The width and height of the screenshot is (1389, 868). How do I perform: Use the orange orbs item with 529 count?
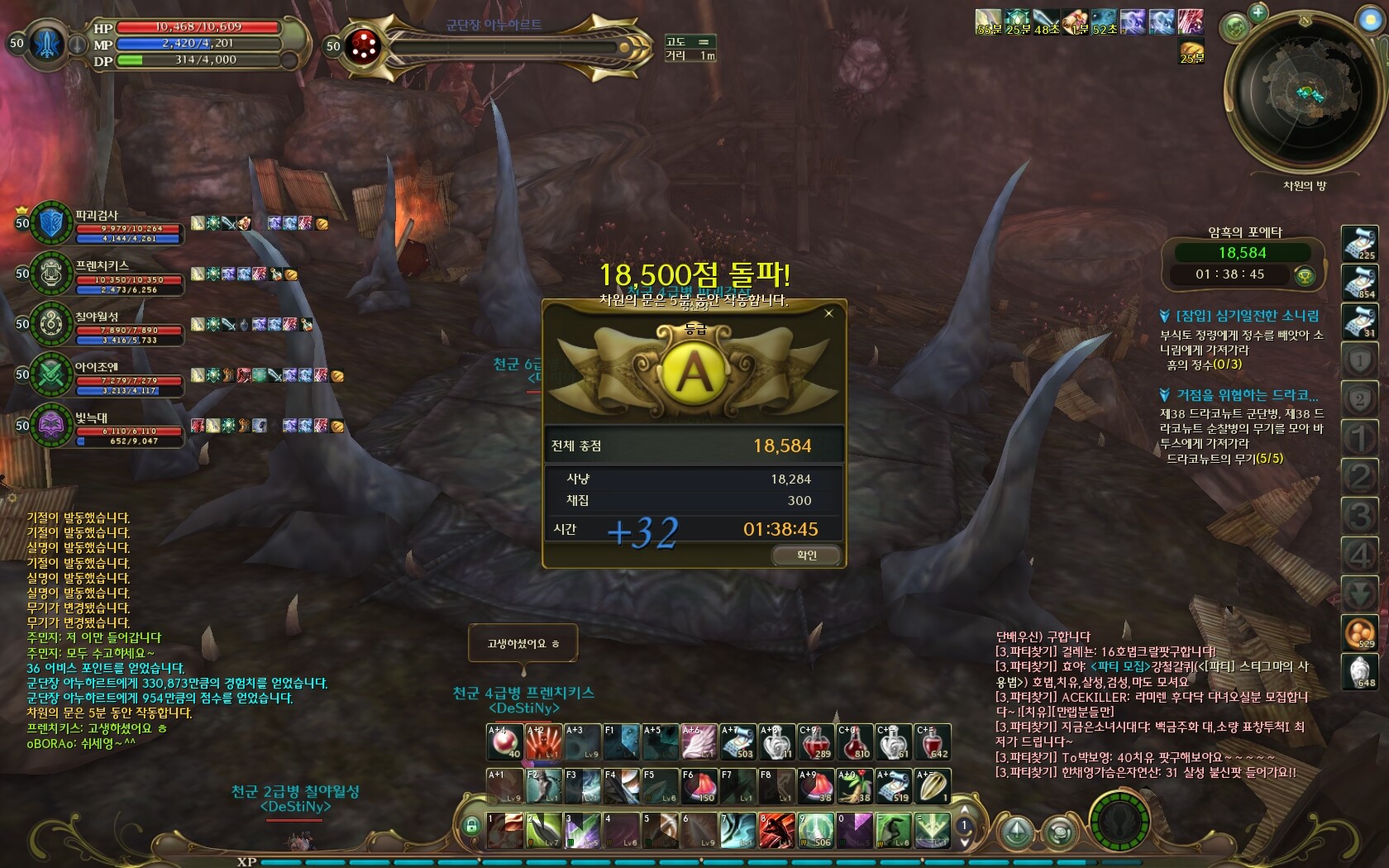(x=1359, y=633)
